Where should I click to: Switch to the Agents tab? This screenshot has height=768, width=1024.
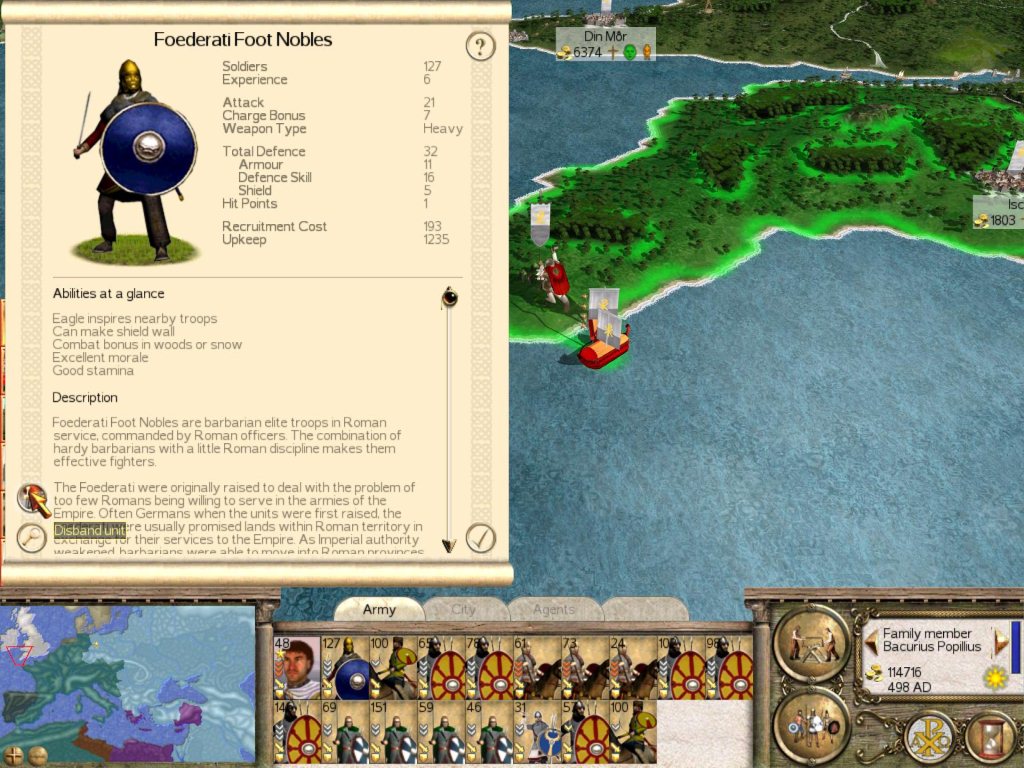(x=554, y=609)
